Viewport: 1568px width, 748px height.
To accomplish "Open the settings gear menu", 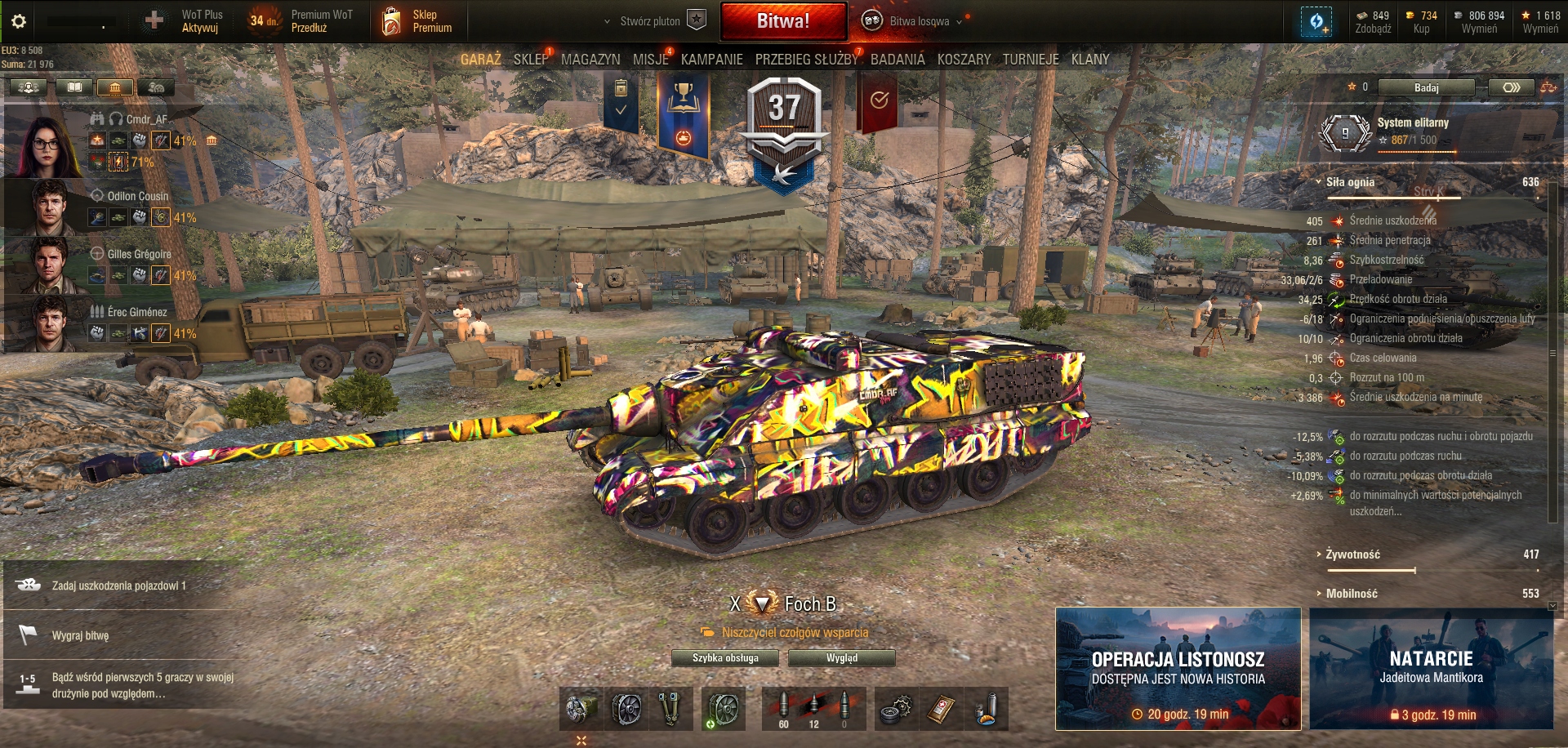I will point(19,21).
